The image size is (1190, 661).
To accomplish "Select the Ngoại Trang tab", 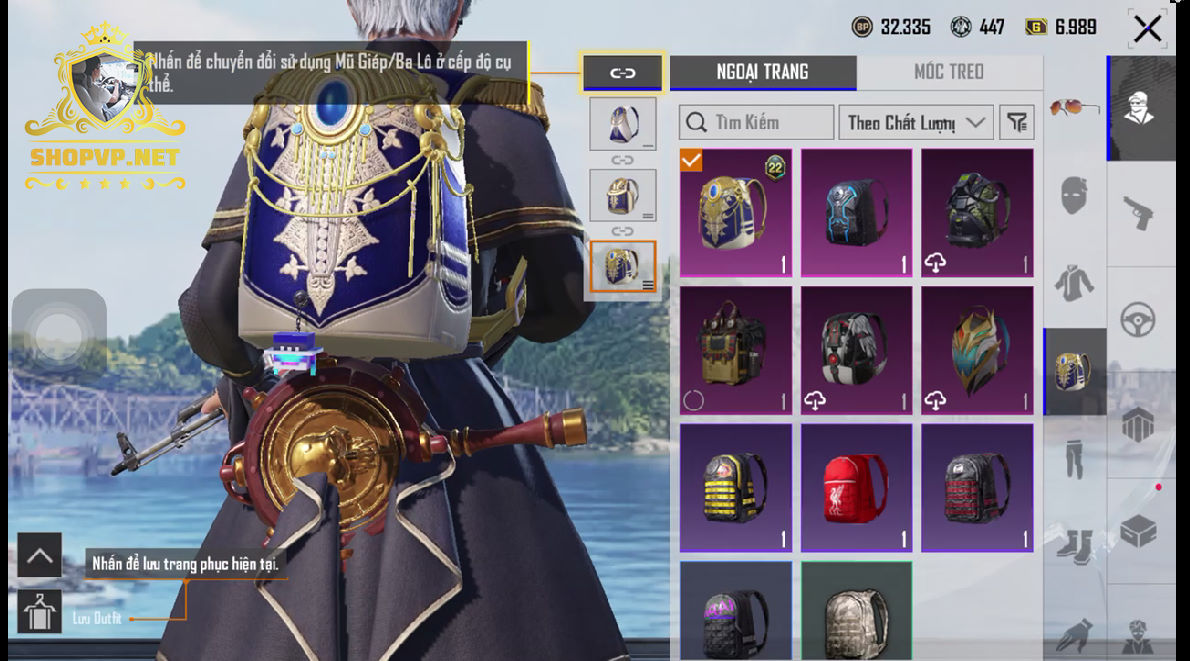I will [762, 72].
